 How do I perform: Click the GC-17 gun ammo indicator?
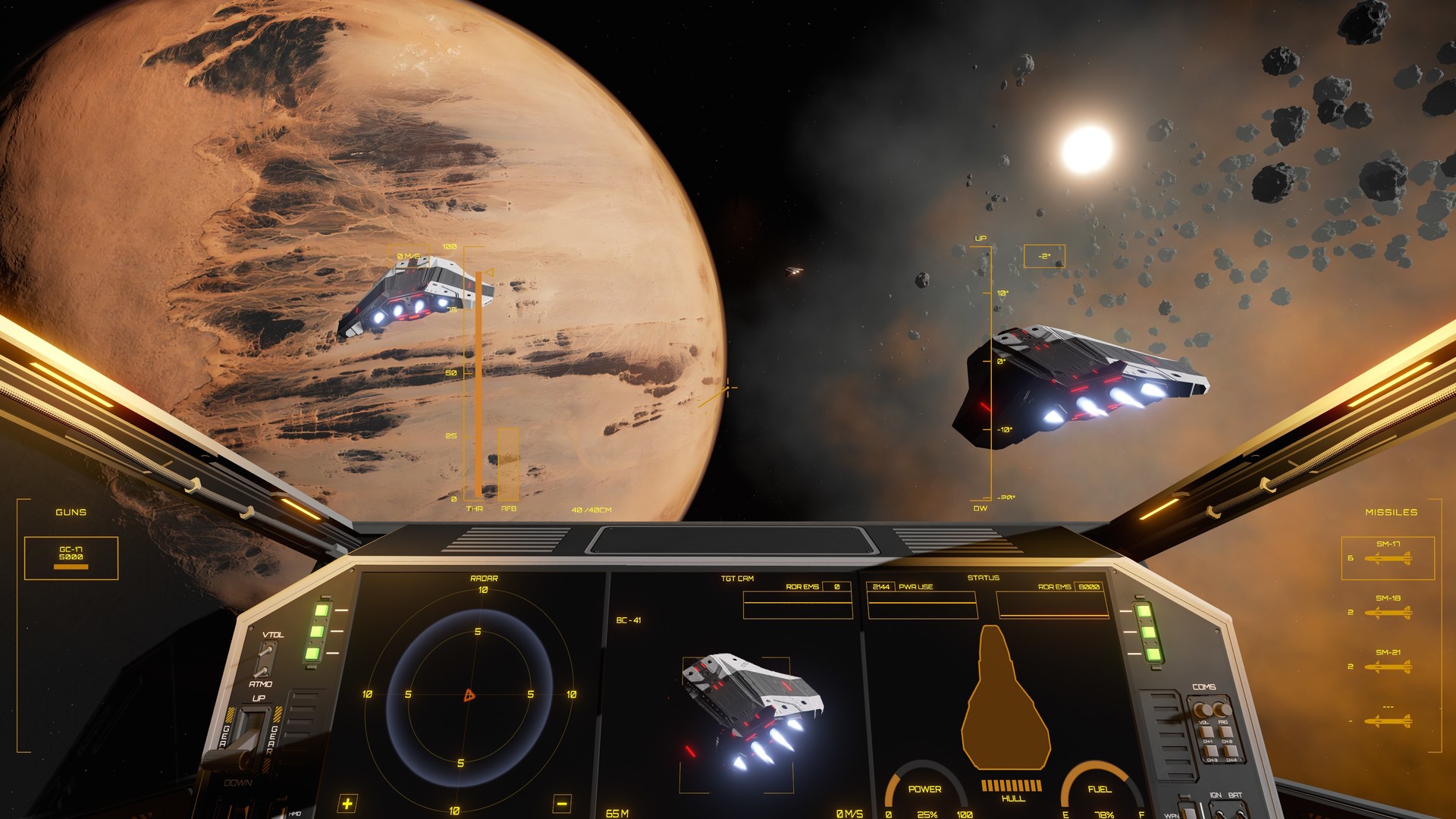point(72,557)
